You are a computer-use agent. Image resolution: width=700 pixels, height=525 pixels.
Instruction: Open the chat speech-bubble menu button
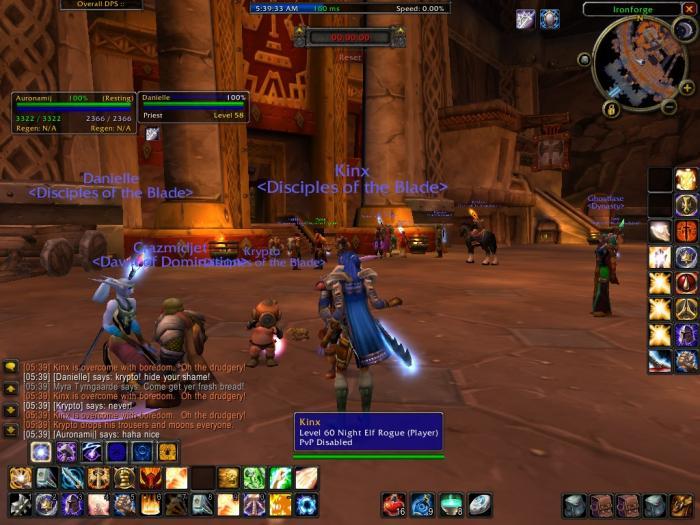click(x=10, y=367)
